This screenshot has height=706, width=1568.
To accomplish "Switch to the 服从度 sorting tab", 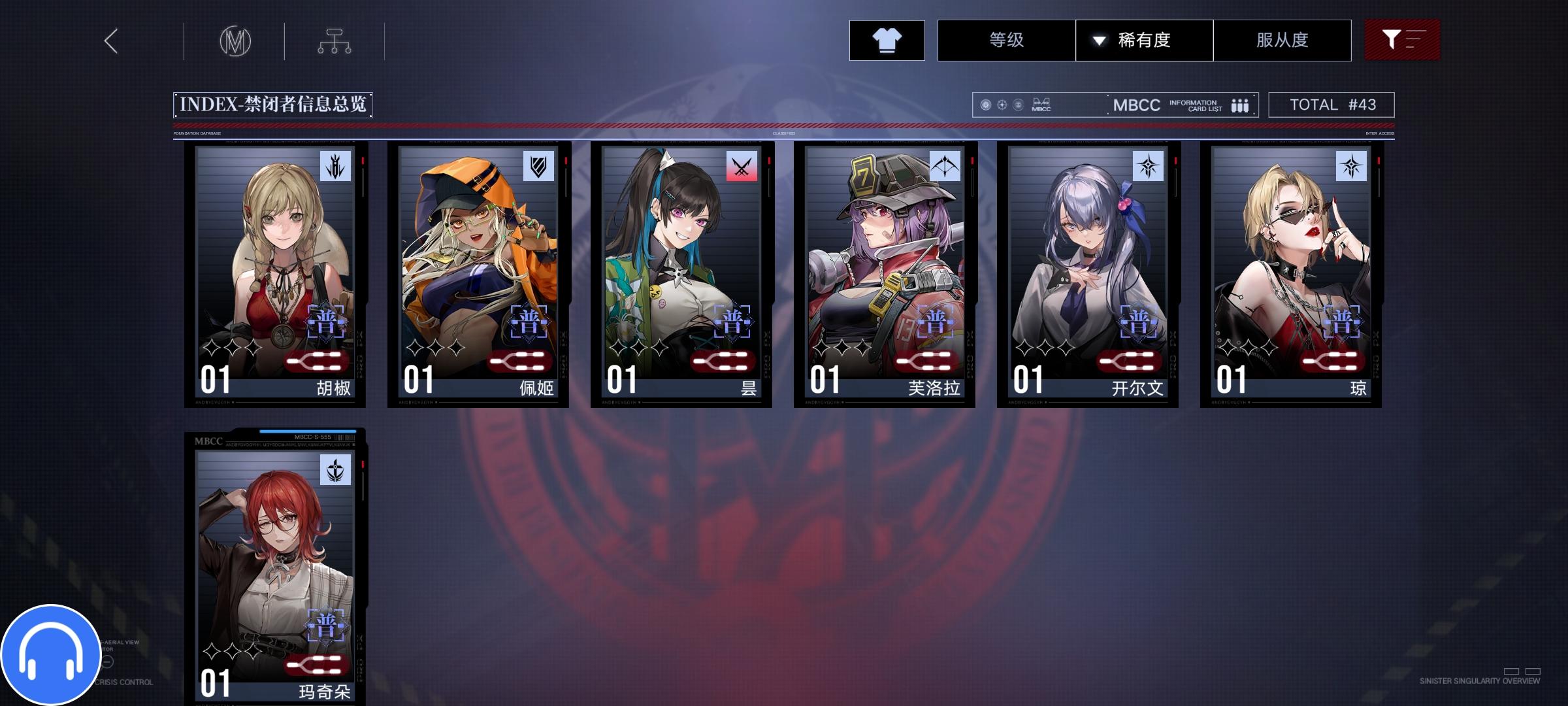I will 1282,40.
